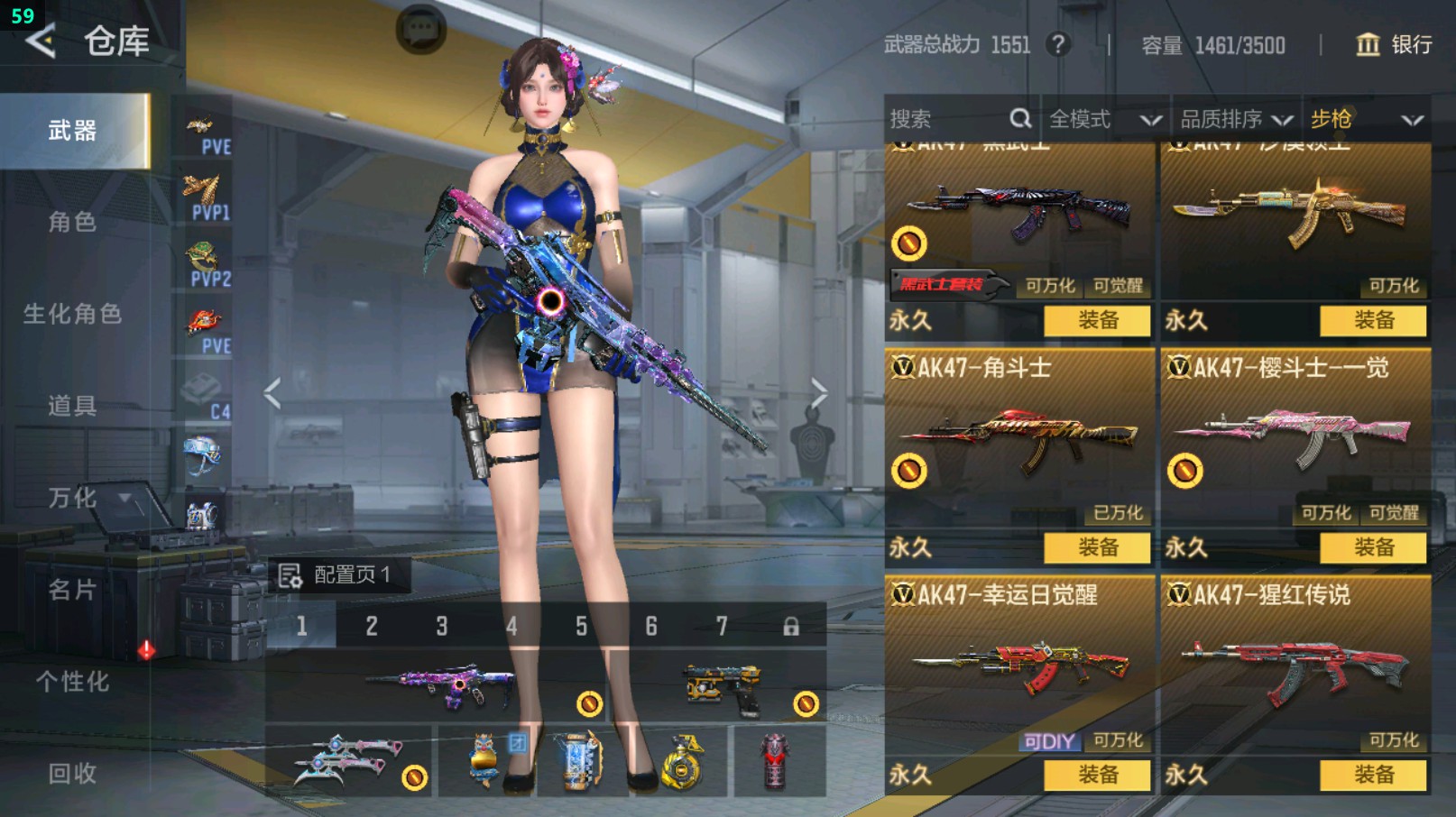Select the 道具 tab
Image resolution: width=1456 pixels, height=817 pixels.
72,406
